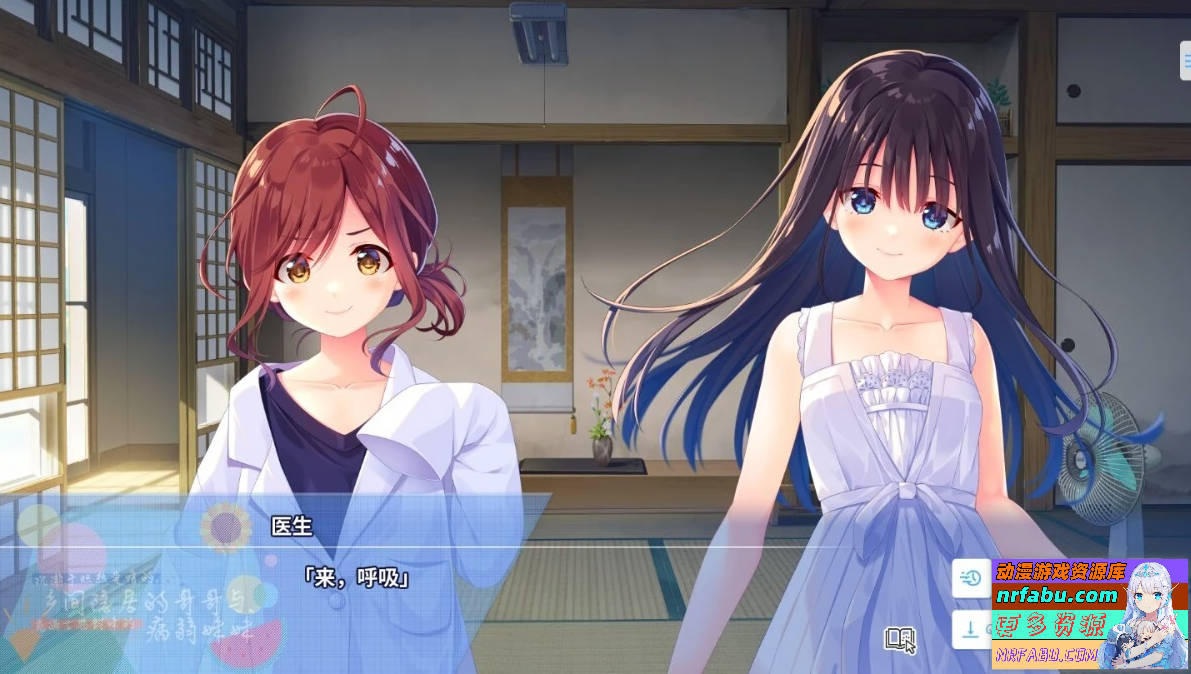
Task: Click the download-arrow save button
Action: click(970, 629)
